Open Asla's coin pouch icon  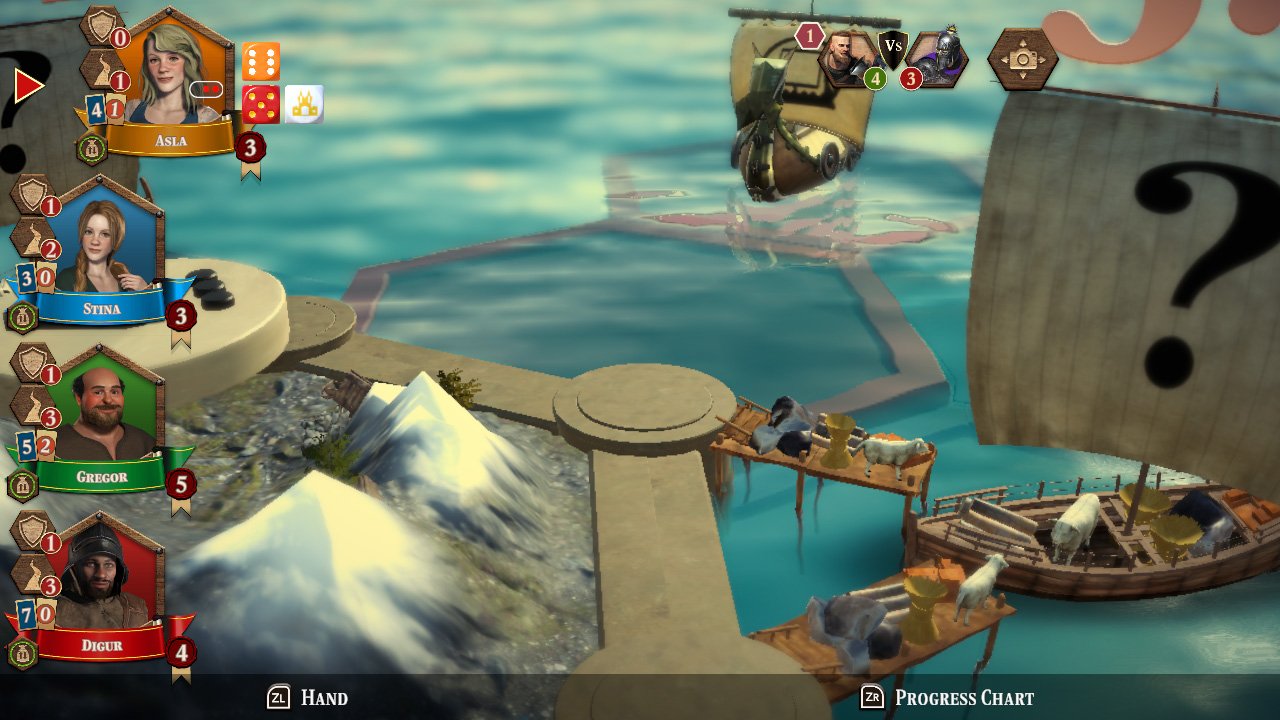pos(92,149)
